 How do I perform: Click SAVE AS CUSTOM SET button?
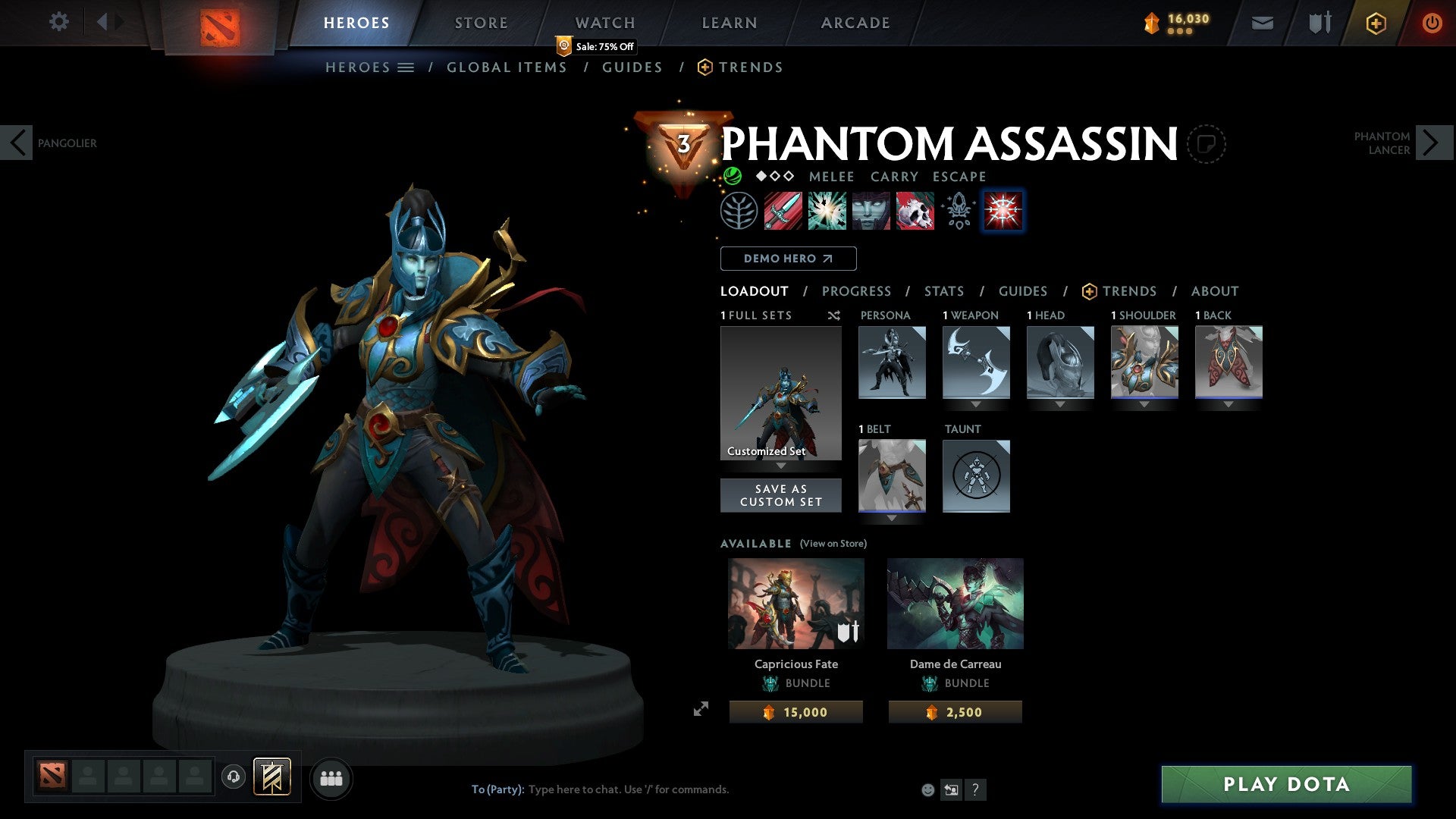780,495
